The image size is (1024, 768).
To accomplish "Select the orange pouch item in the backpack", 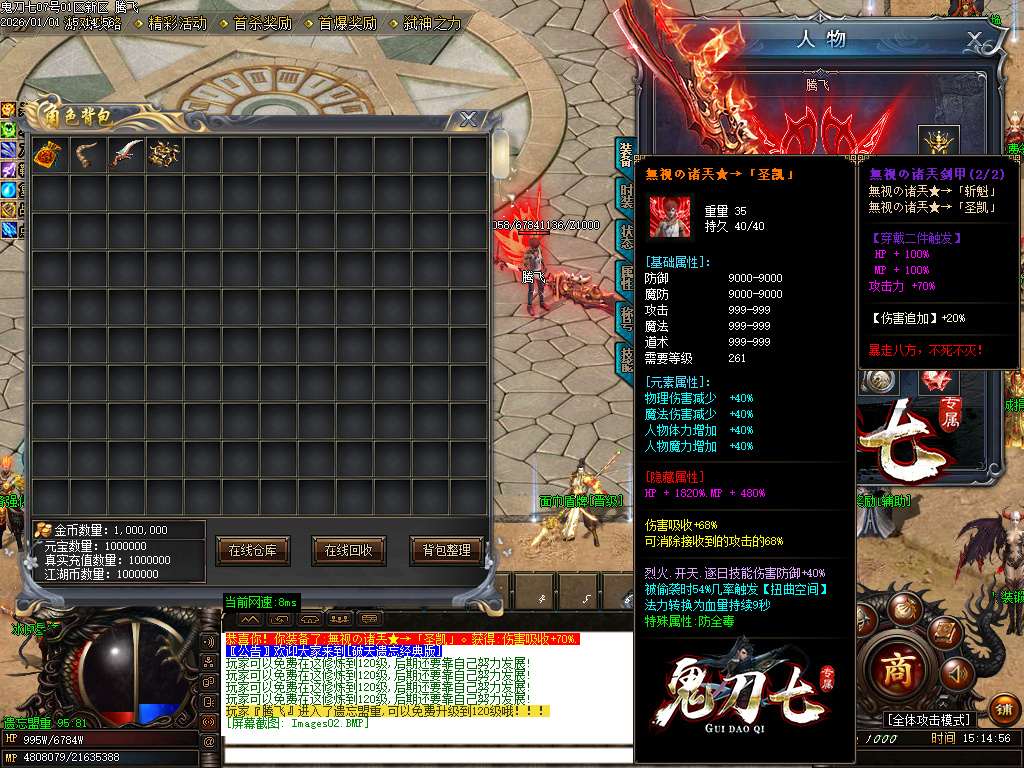I will (49, 154).
